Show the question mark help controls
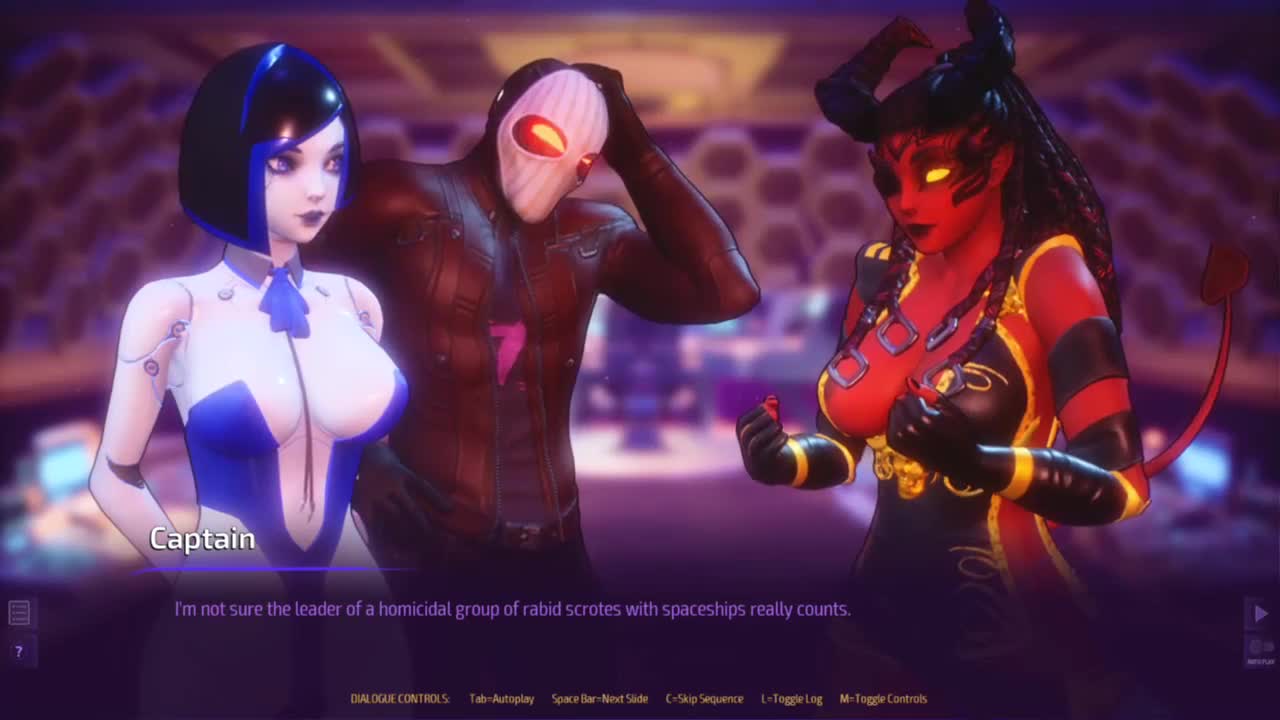 coord(18,651)
